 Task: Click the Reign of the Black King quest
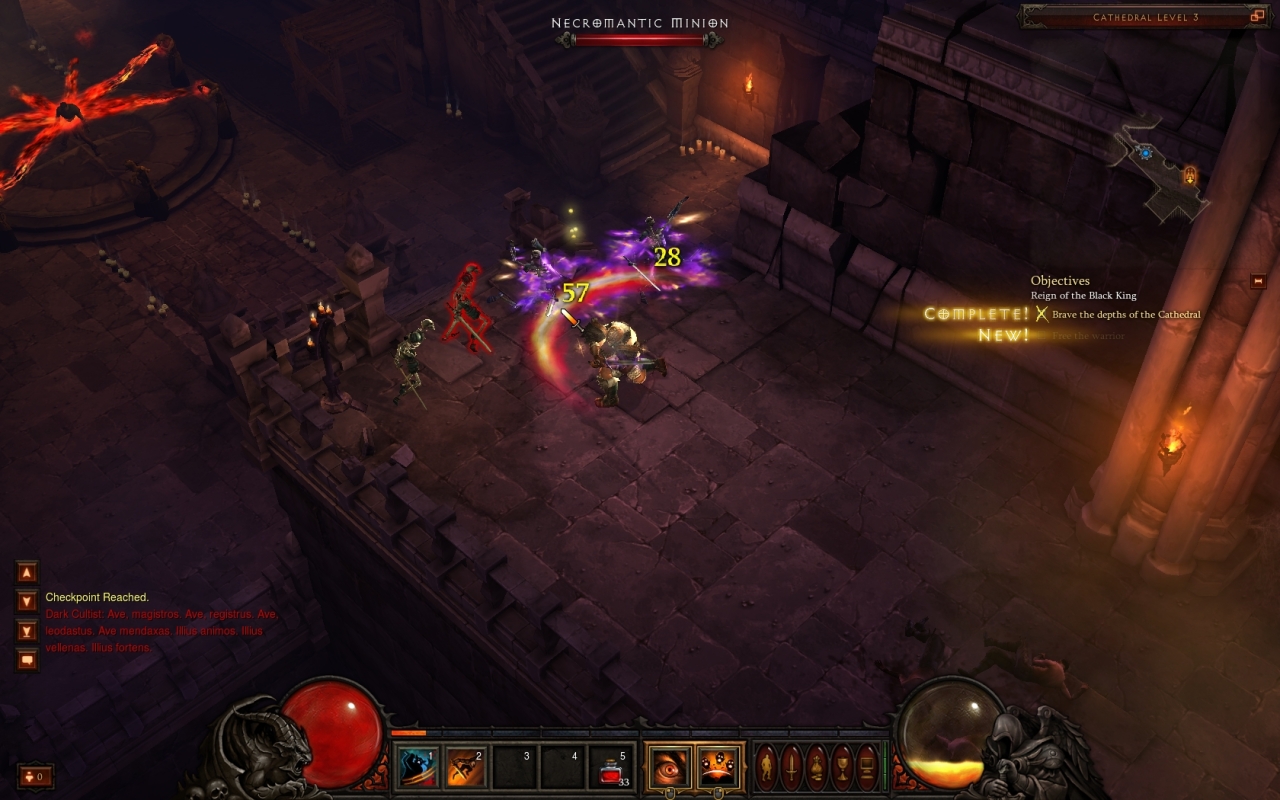coord(1083,296)
